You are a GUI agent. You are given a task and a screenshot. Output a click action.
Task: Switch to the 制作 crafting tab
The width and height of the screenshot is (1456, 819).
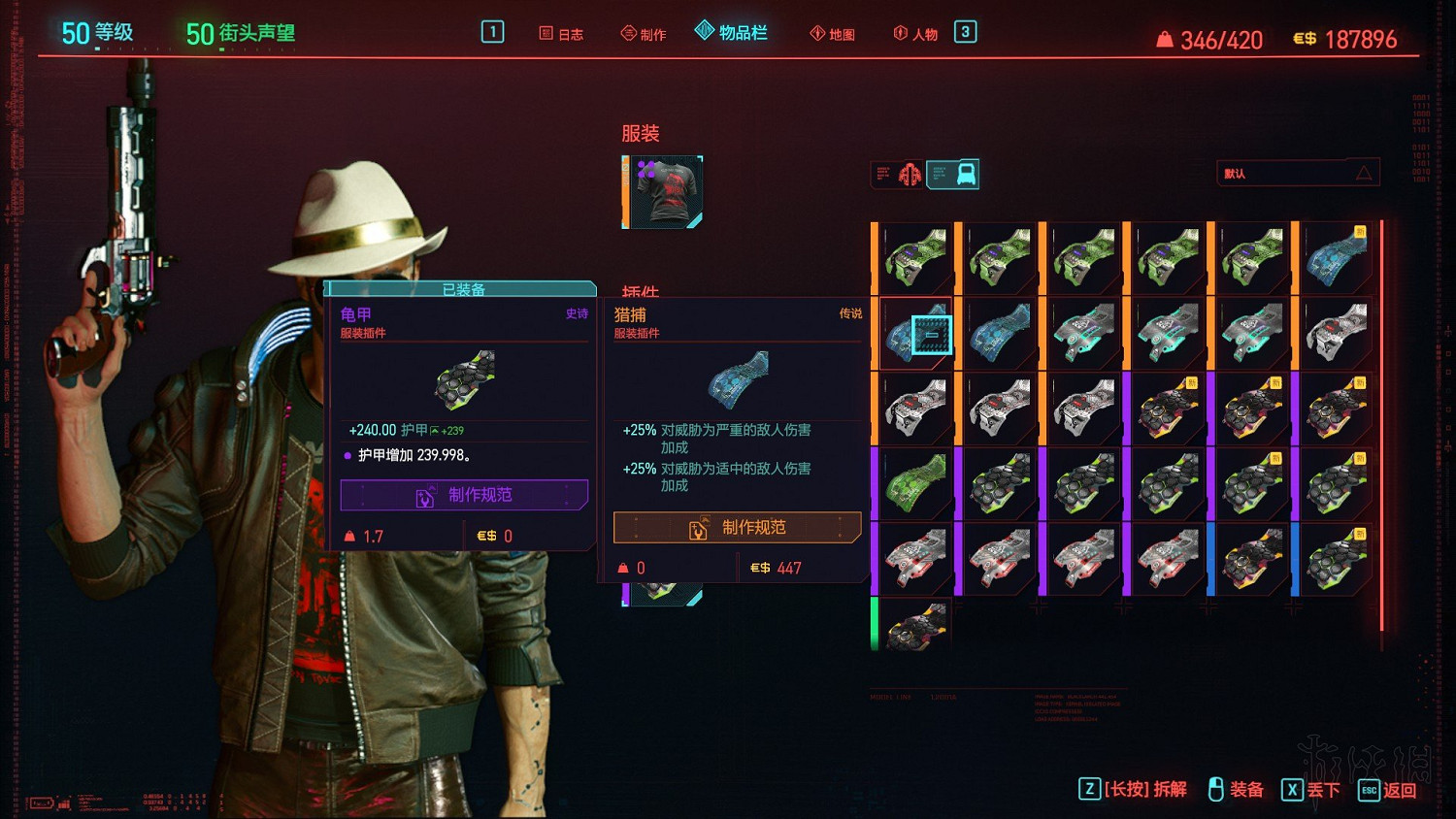pyautogui.click(x=644, y=34)
